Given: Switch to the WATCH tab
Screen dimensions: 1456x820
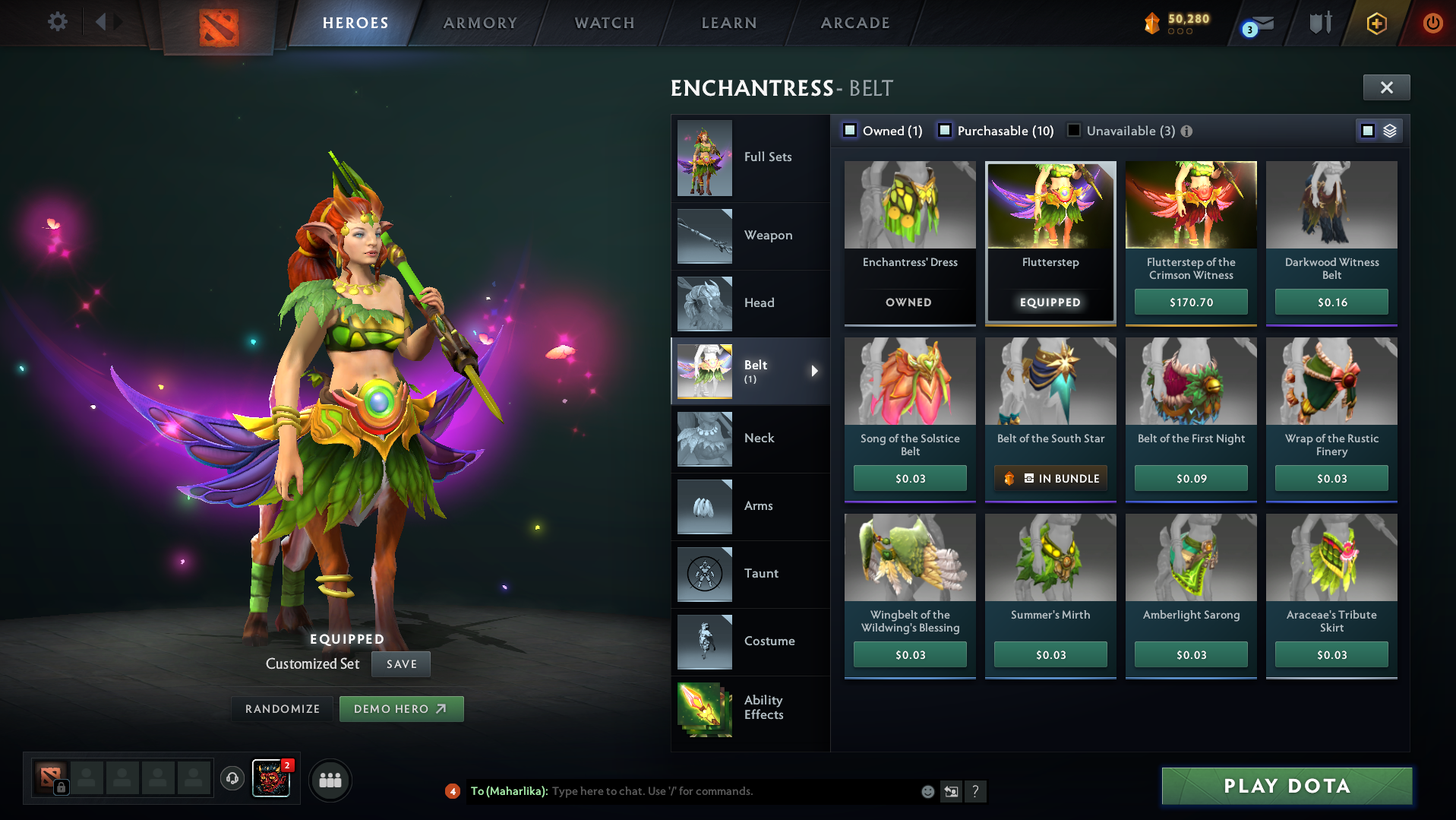Looking at the screenshot, I should pyautogui.click(x=604, y=23).
